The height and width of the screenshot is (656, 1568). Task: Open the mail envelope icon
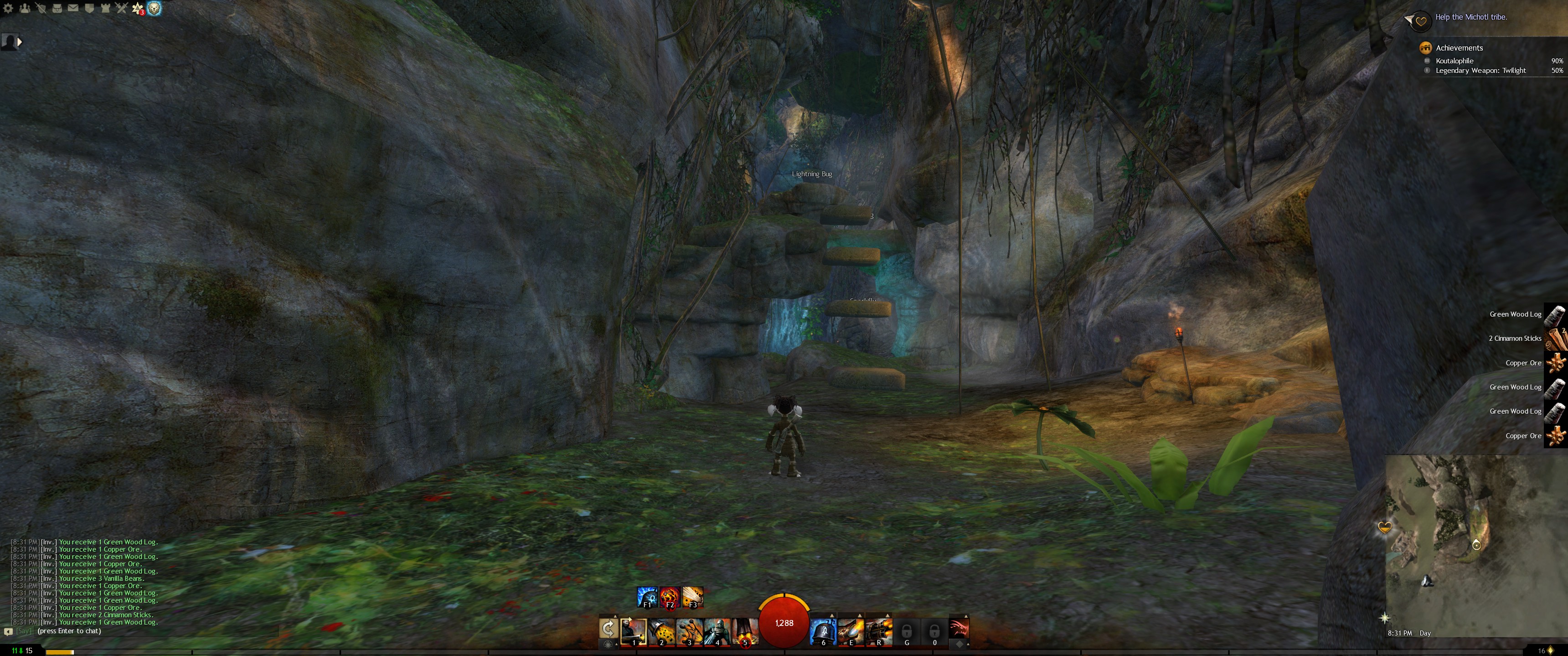[73, 9]
